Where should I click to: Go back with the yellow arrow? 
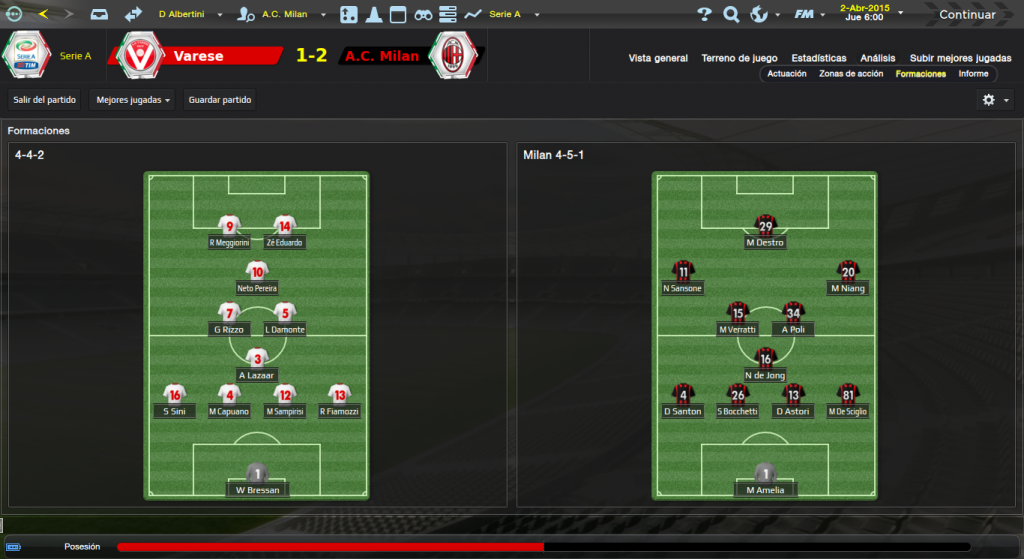[x=43, y=15]
